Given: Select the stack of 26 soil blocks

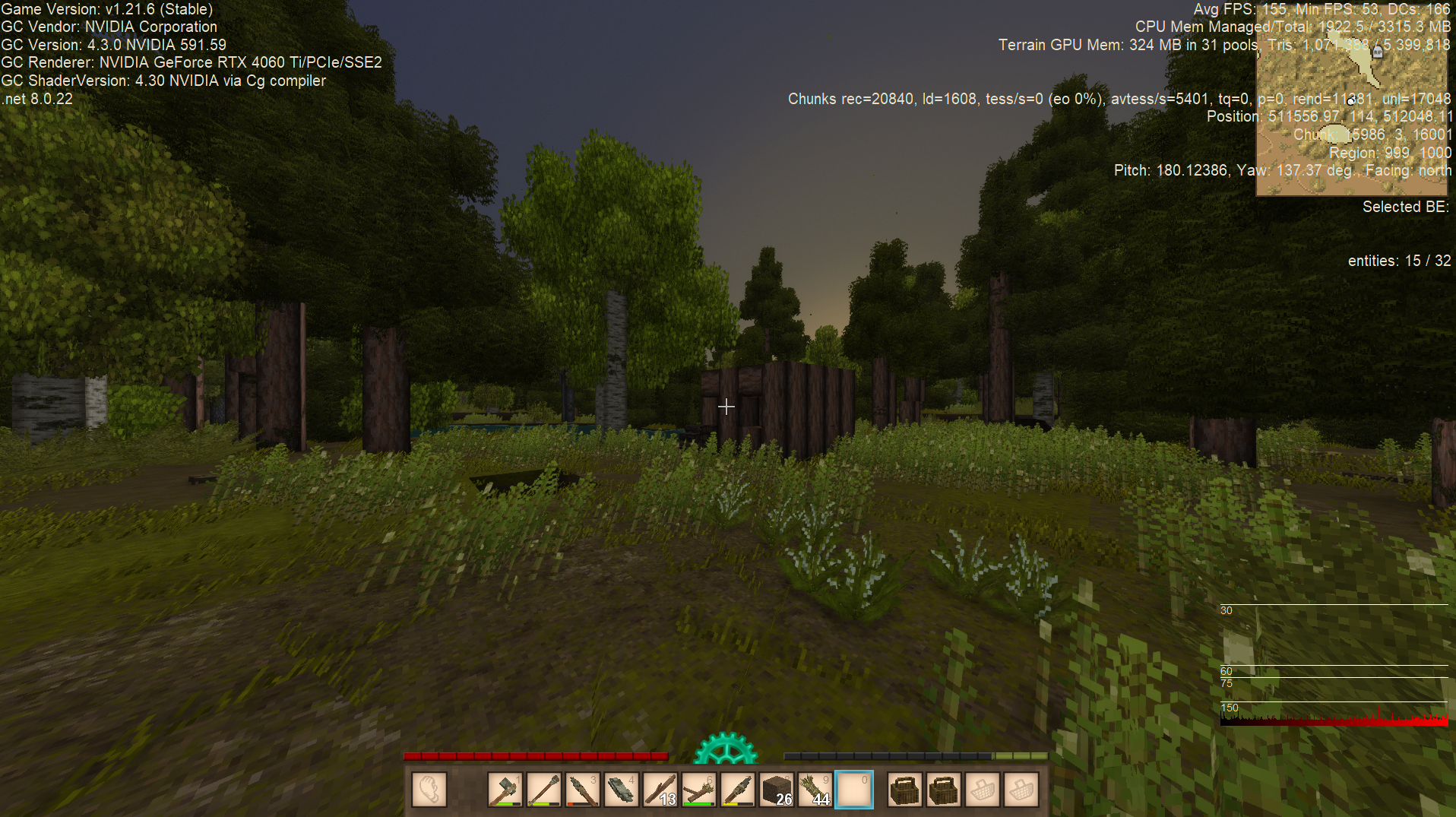Looking at the screenshot, I should coord(777,790).
